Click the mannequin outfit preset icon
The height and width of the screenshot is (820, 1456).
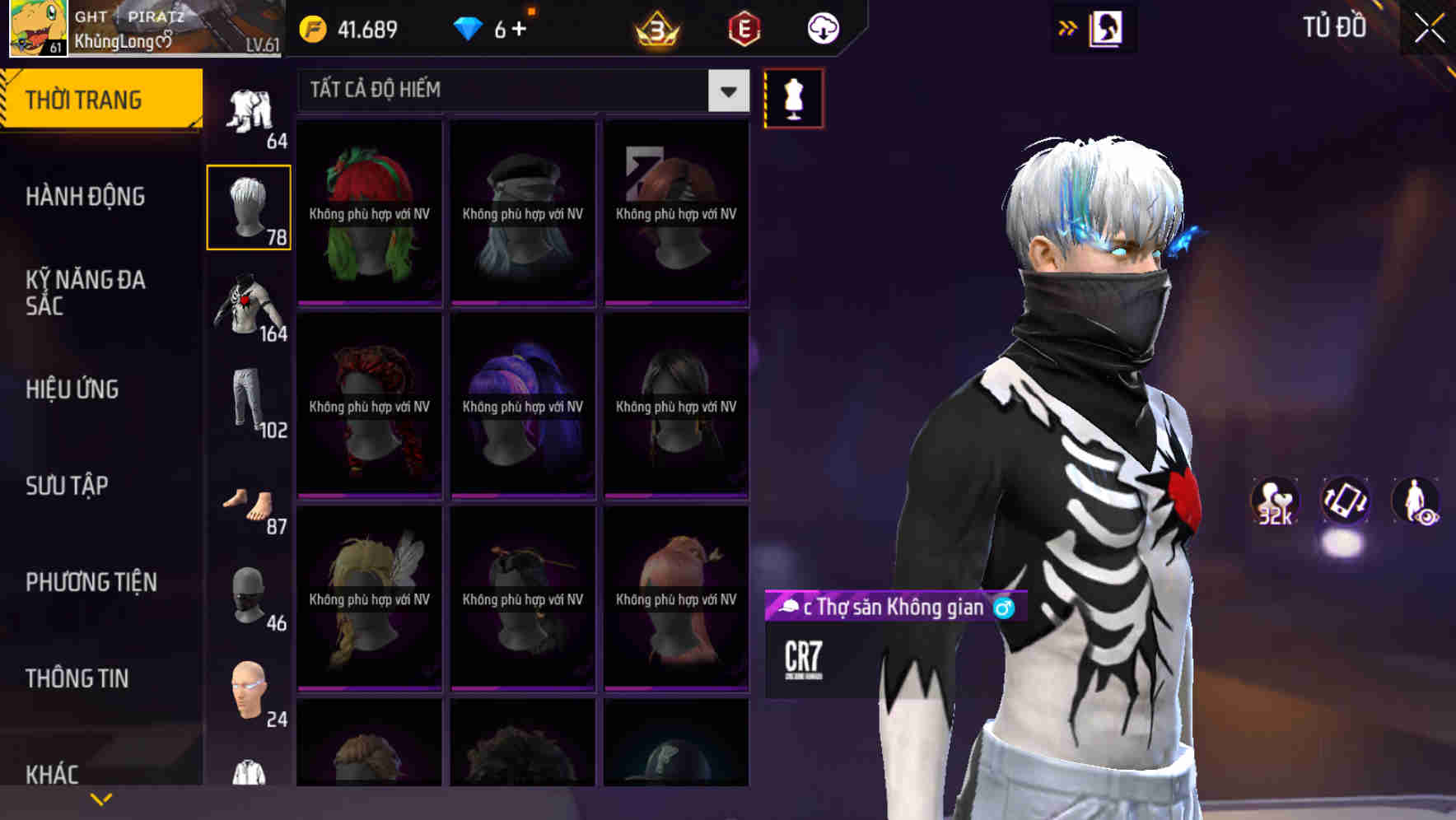[793, 97]
